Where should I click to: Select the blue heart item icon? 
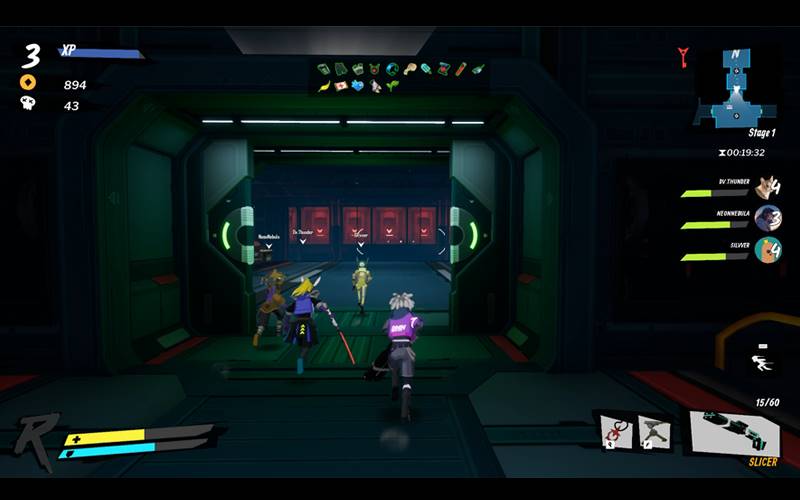[x=358, y=87]
